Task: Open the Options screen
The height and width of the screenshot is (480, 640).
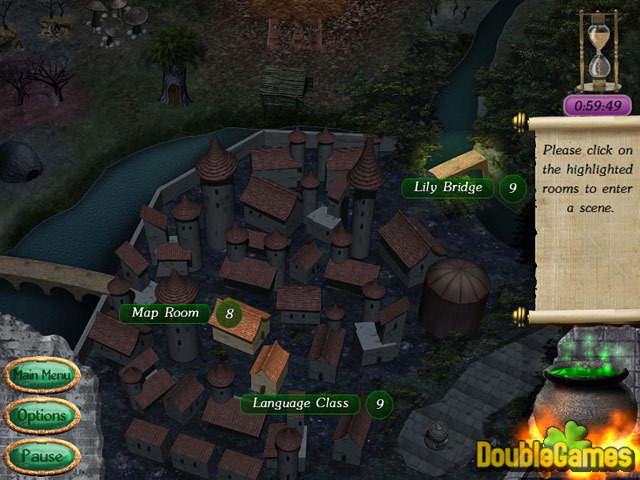Action: [x=41, y=415]
